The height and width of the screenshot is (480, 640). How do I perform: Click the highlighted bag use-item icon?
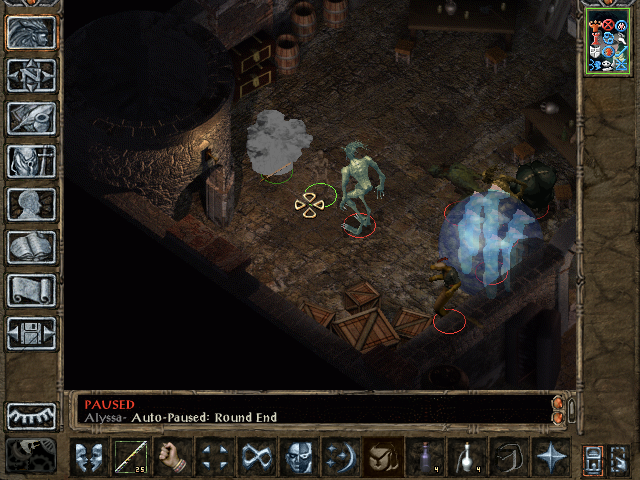[x=382, y=457]
